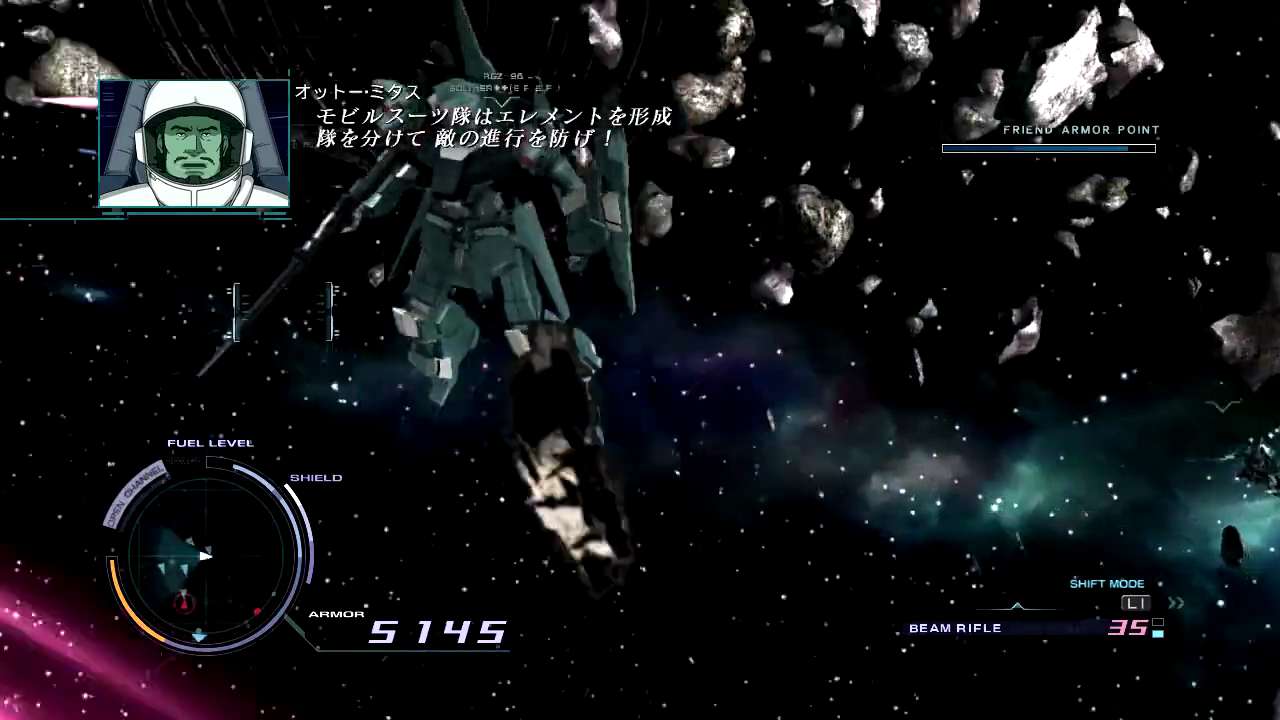Select the L1 button prompt under SHIFT MODE

pyautogui.click(x=1136, y=603)
